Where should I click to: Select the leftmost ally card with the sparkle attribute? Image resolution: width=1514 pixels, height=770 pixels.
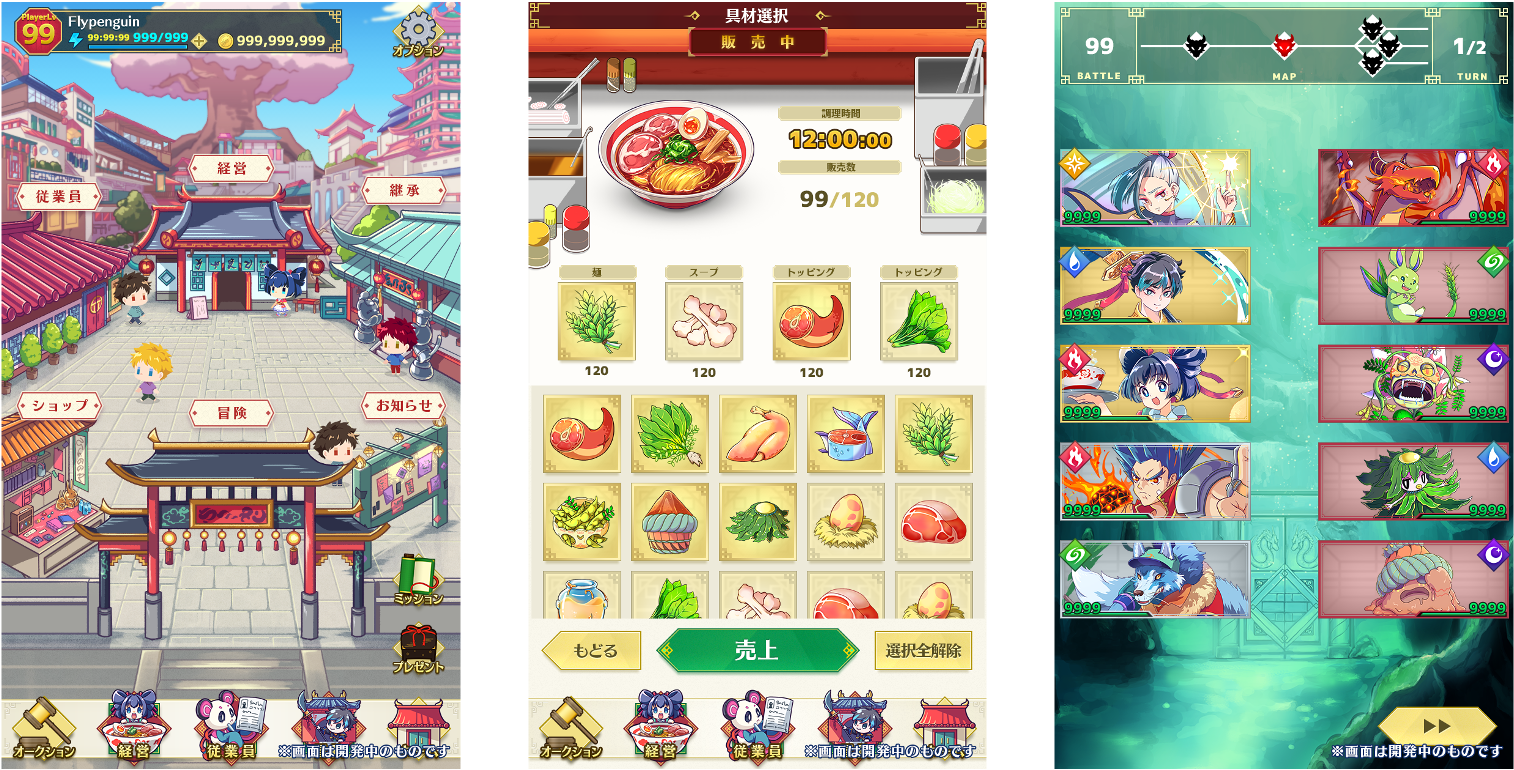pos(1155,190)
